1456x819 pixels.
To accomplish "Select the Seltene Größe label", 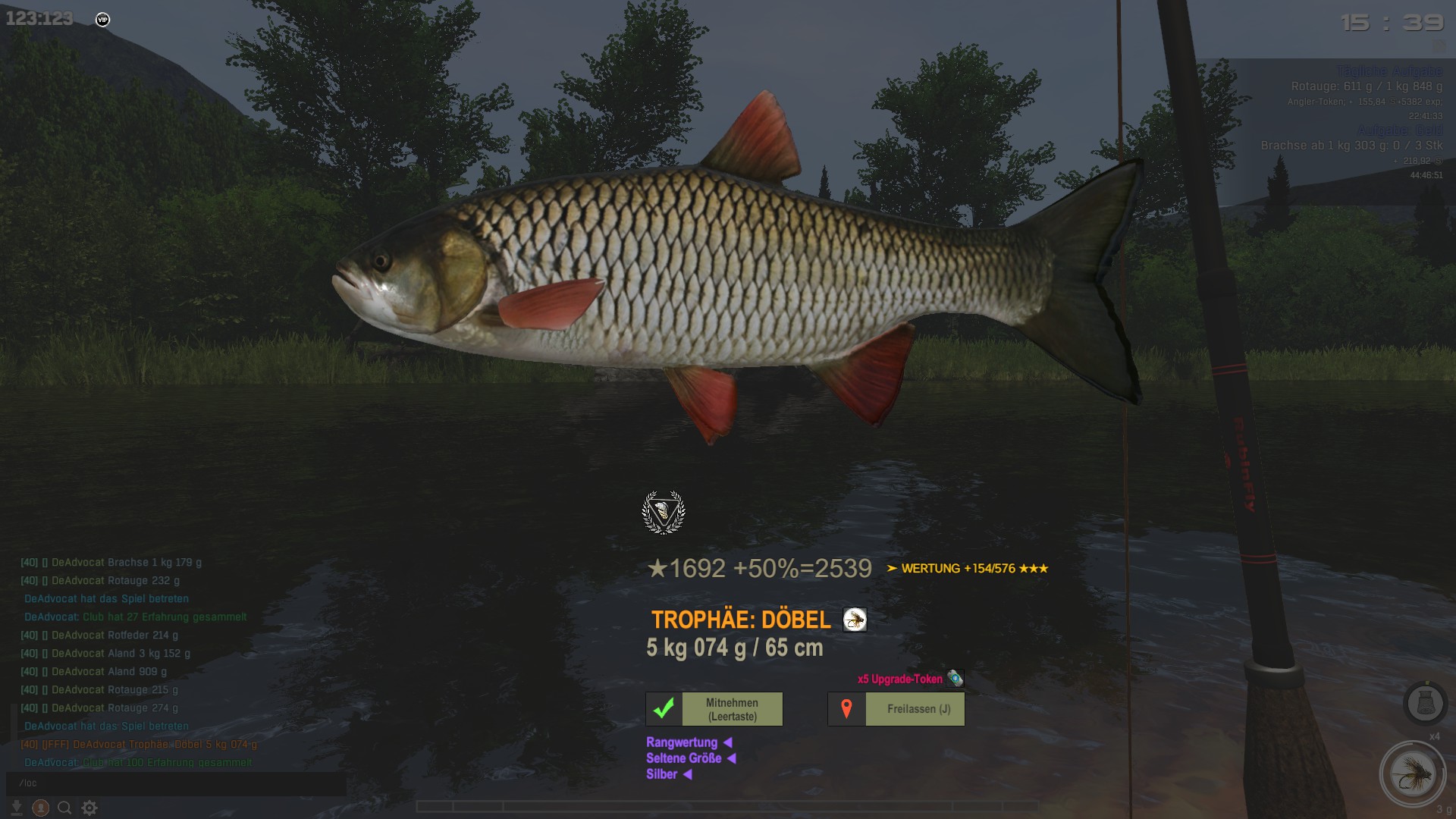I will pos(684,758).
